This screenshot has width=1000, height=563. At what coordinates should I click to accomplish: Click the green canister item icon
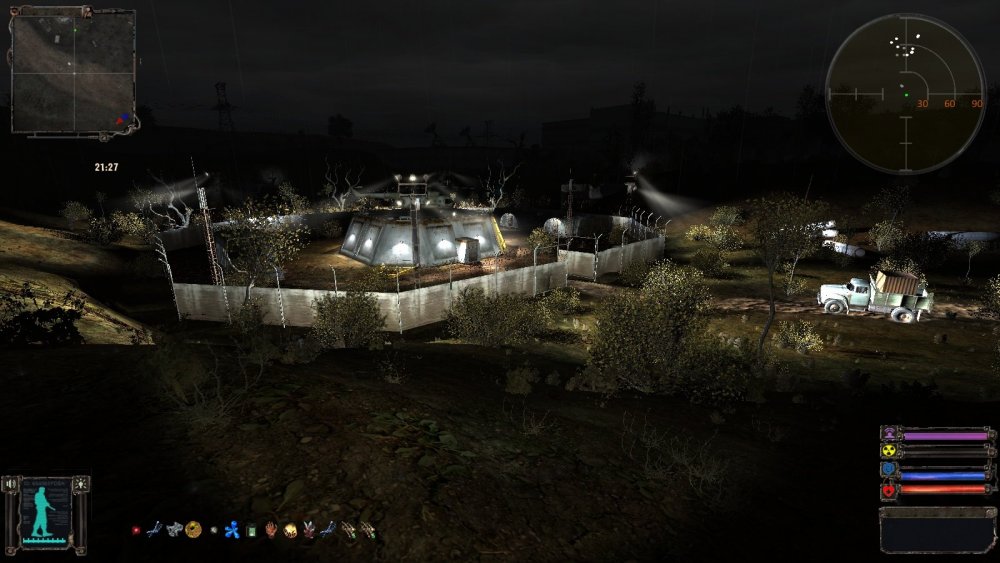(252, 530)
